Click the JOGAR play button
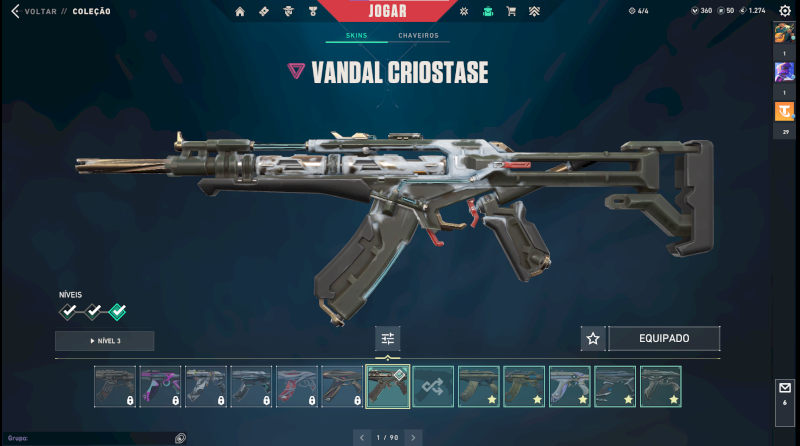The image size is (800, 446). (388, 11)
